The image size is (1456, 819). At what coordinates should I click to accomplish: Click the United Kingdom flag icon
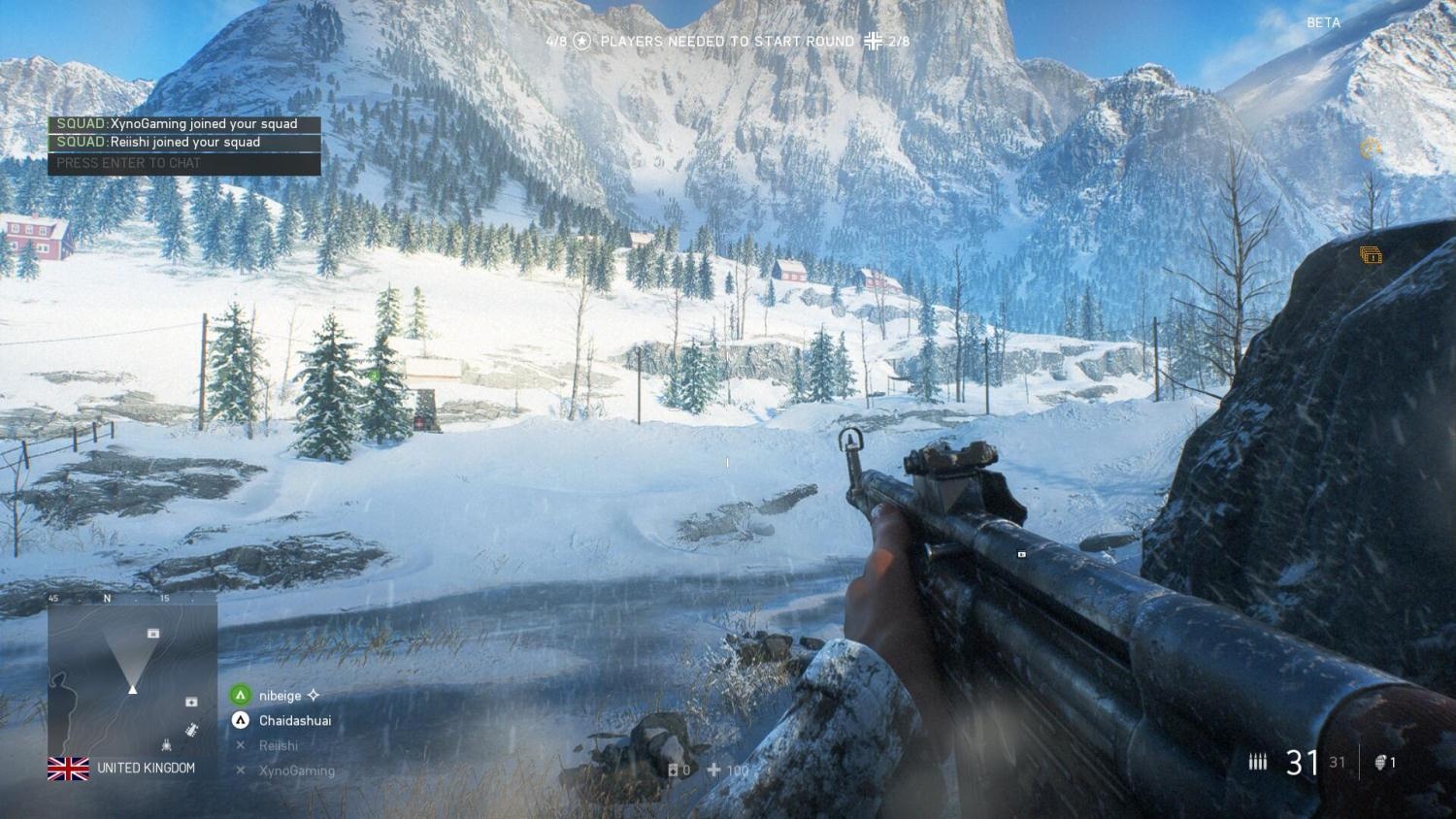tap(68, 769)
